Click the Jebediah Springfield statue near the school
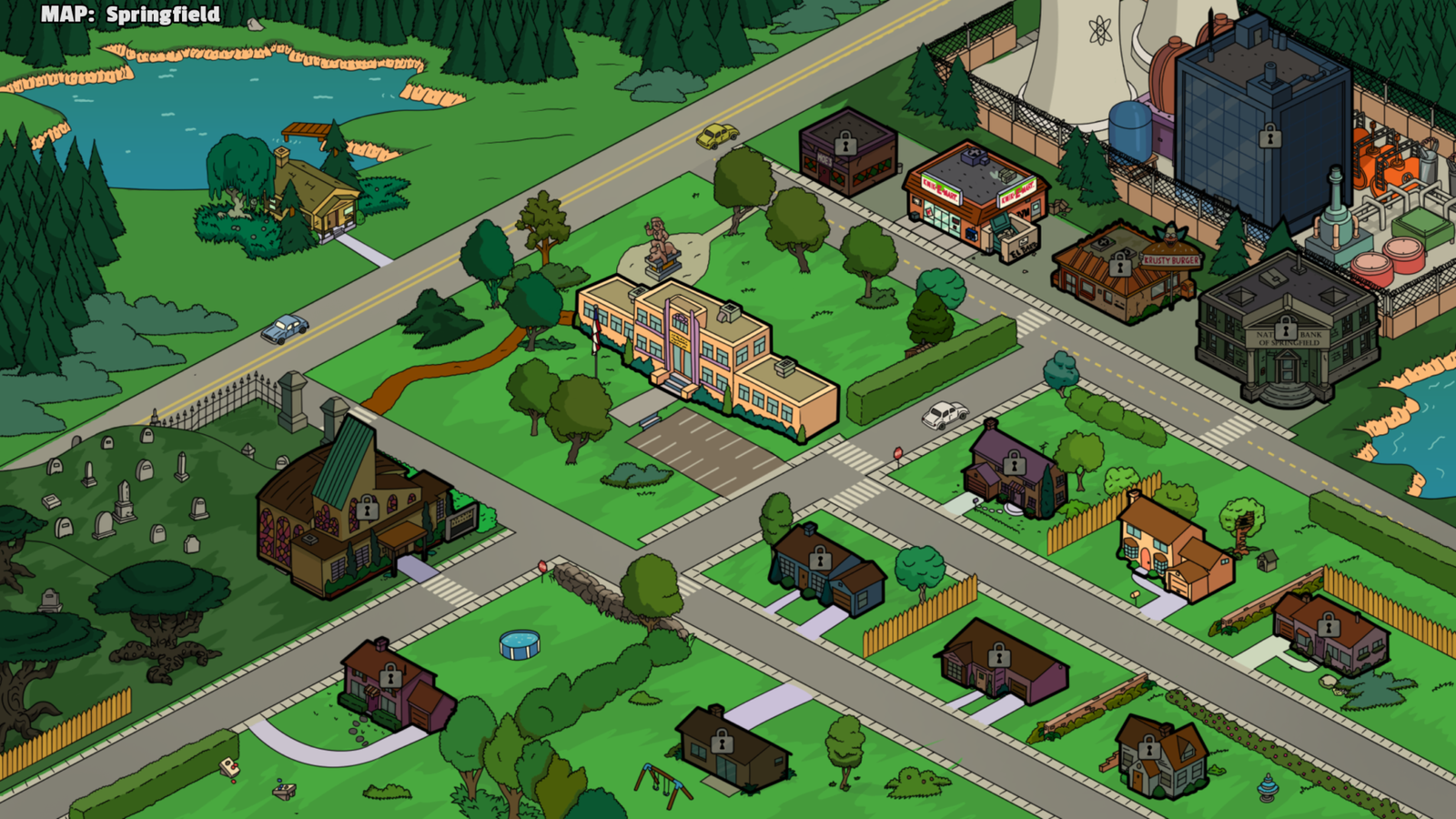 [x=662, y=241]
